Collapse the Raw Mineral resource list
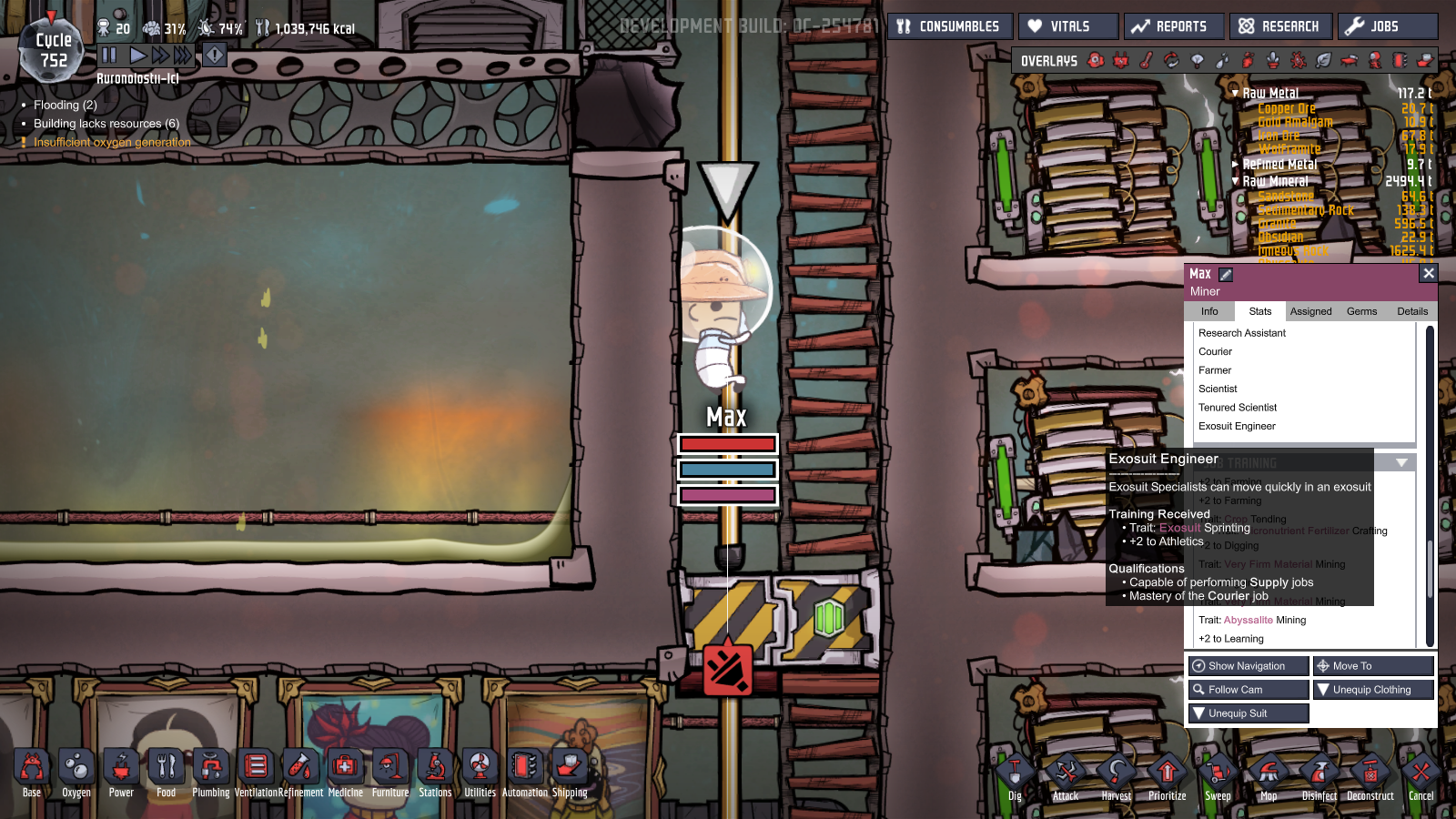The height and width of the screenshot is (819, 1456). tap(1235, 180)
